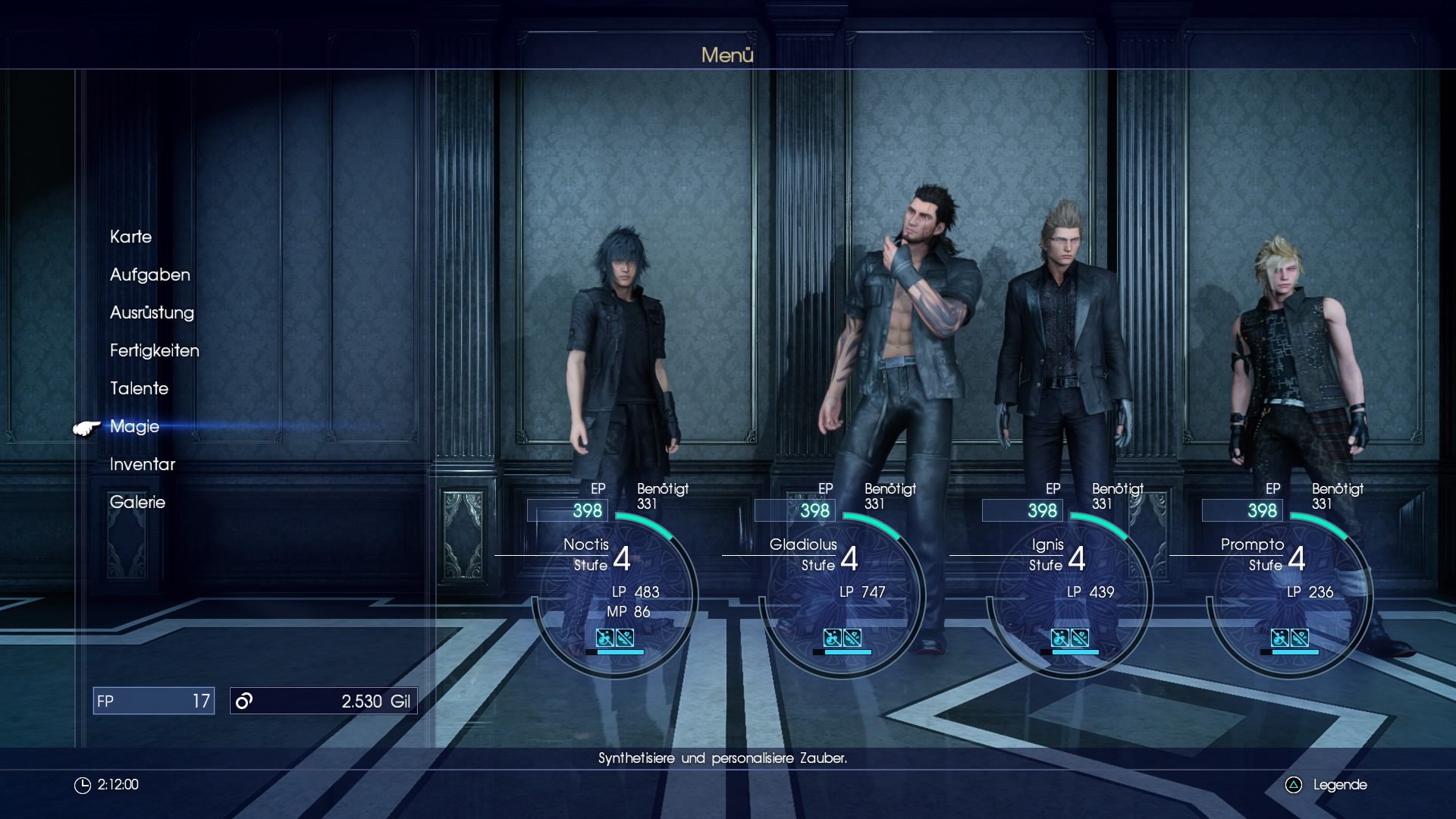Click Gladiolus's left magic slot icon
This screenshot has height=819, width=1456.
(x=832, y=638)
